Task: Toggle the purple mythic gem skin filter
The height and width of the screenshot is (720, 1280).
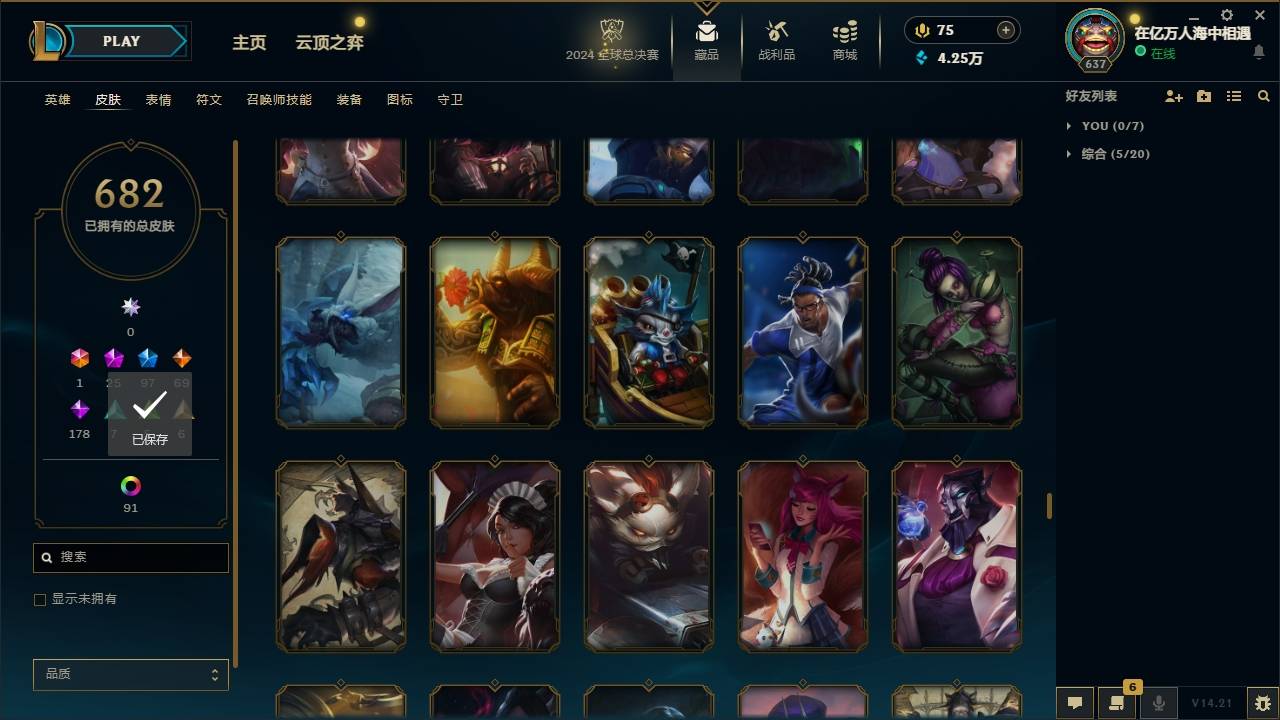Action: tap(79, 407)
